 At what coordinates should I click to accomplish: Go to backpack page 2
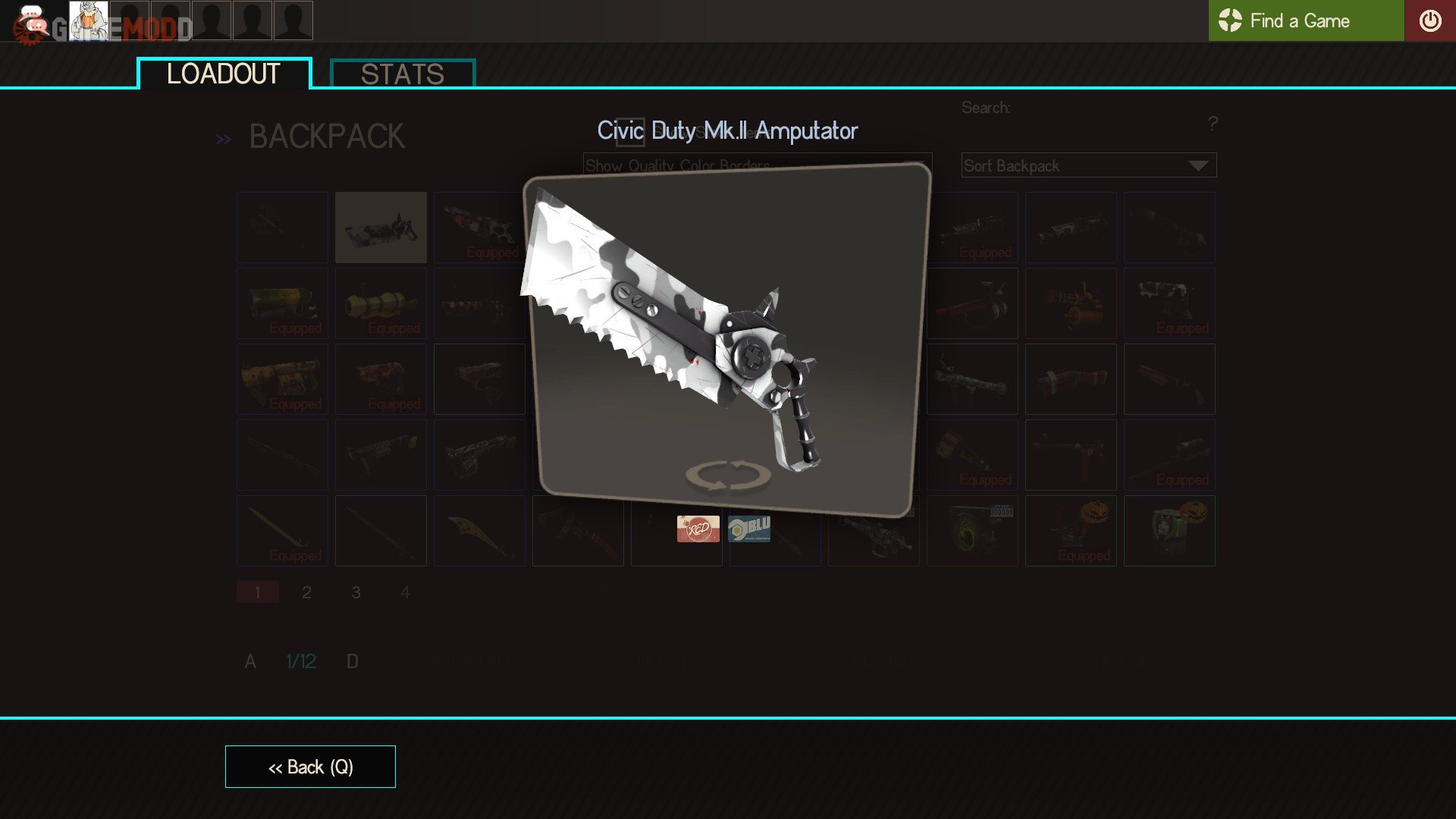click(306, 592)
